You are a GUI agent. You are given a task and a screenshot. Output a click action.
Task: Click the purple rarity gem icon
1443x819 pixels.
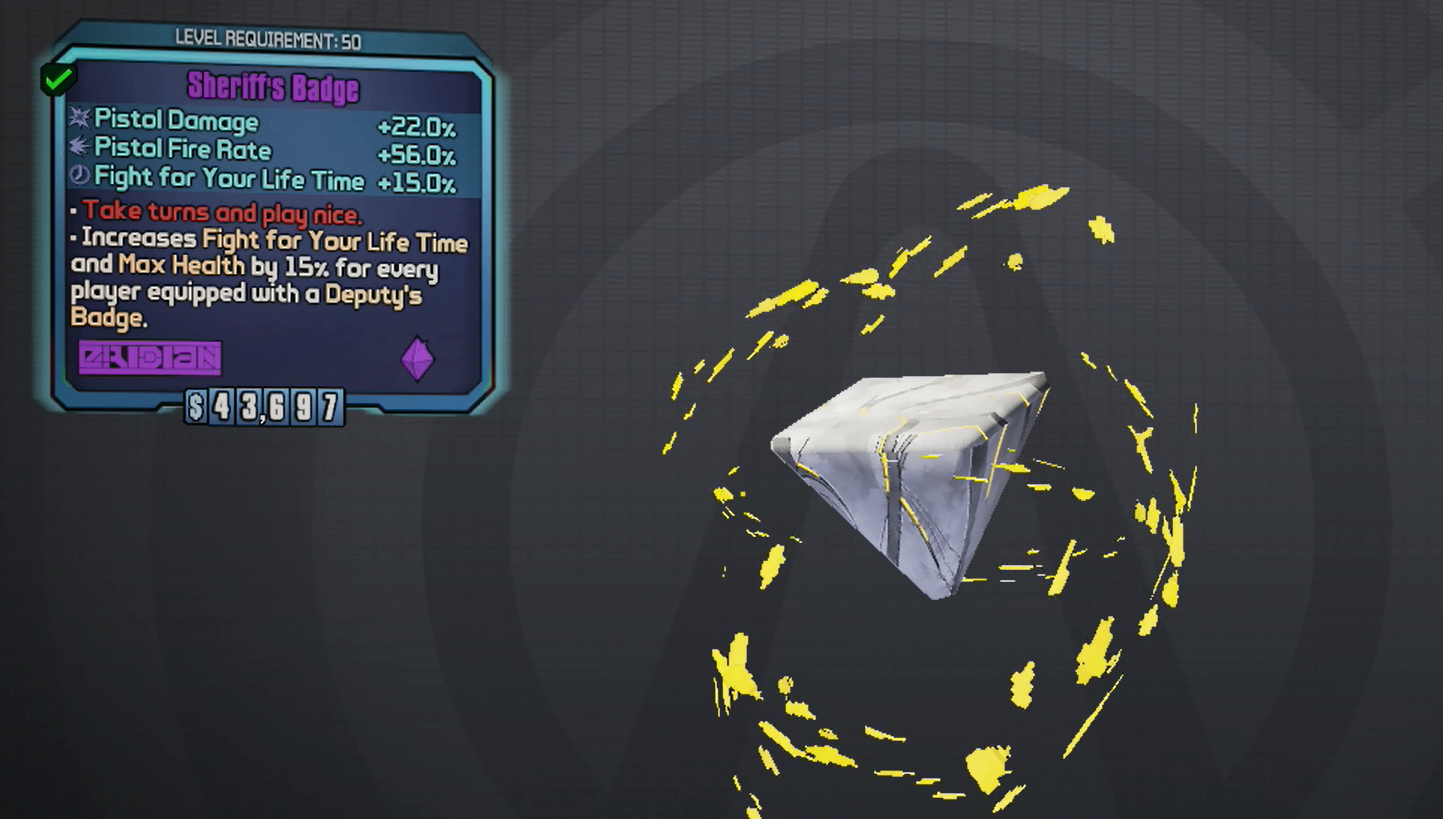[417, 359]
